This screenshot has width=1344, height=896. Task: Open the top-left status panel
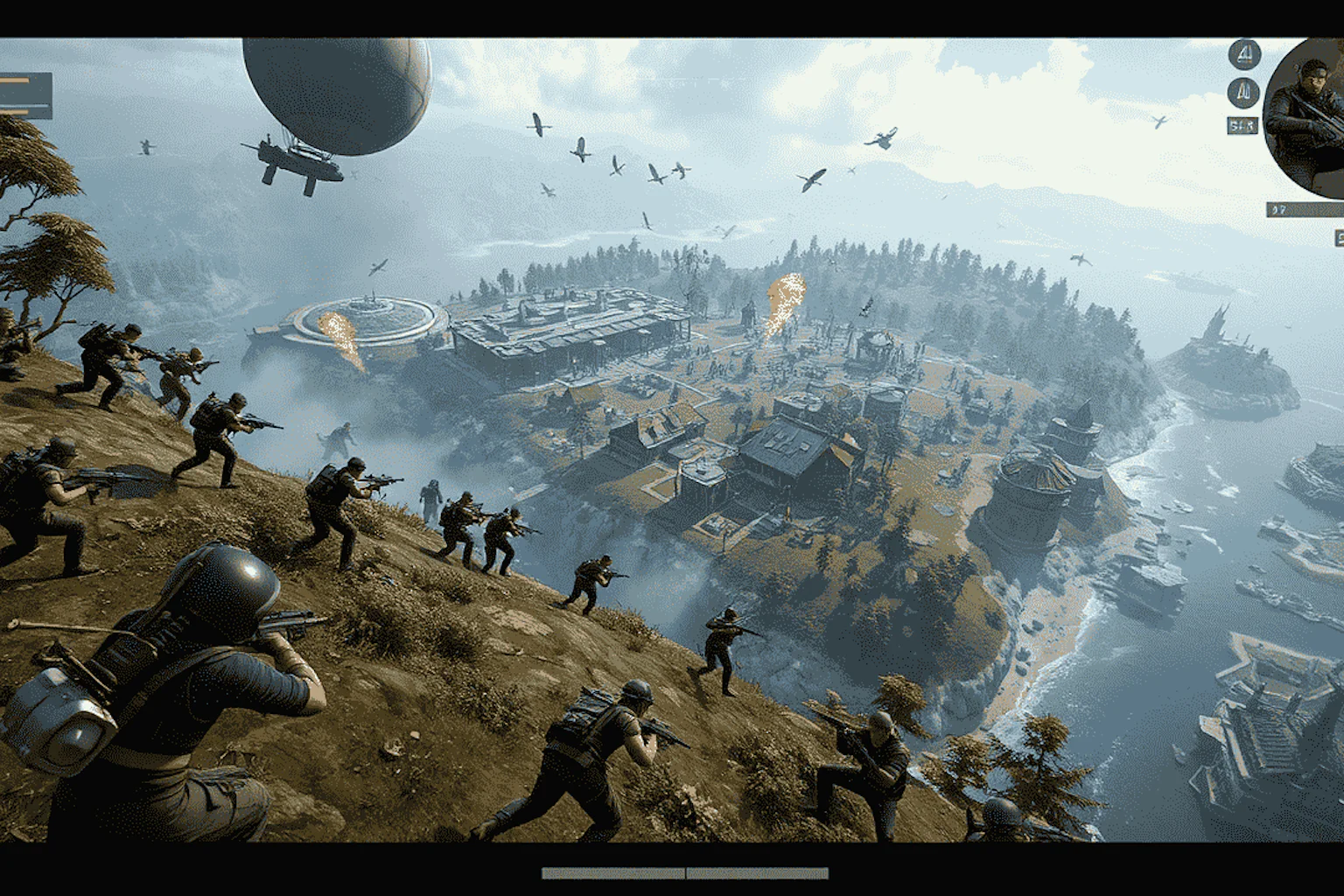pyautogui.click(x=26, y=96)
